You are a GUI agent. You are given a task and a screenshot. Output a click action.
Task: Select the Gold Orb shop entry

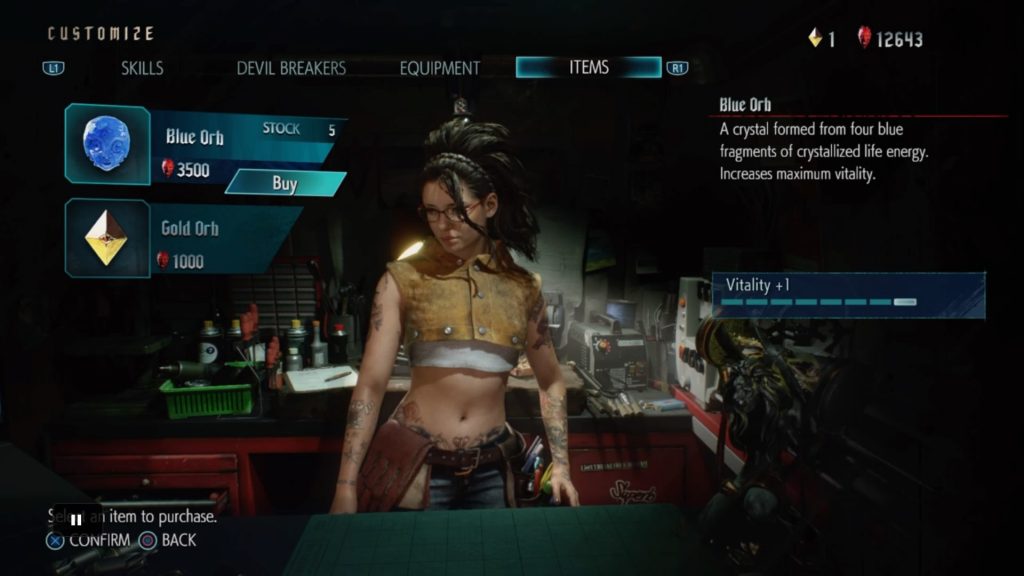[185, 240]
